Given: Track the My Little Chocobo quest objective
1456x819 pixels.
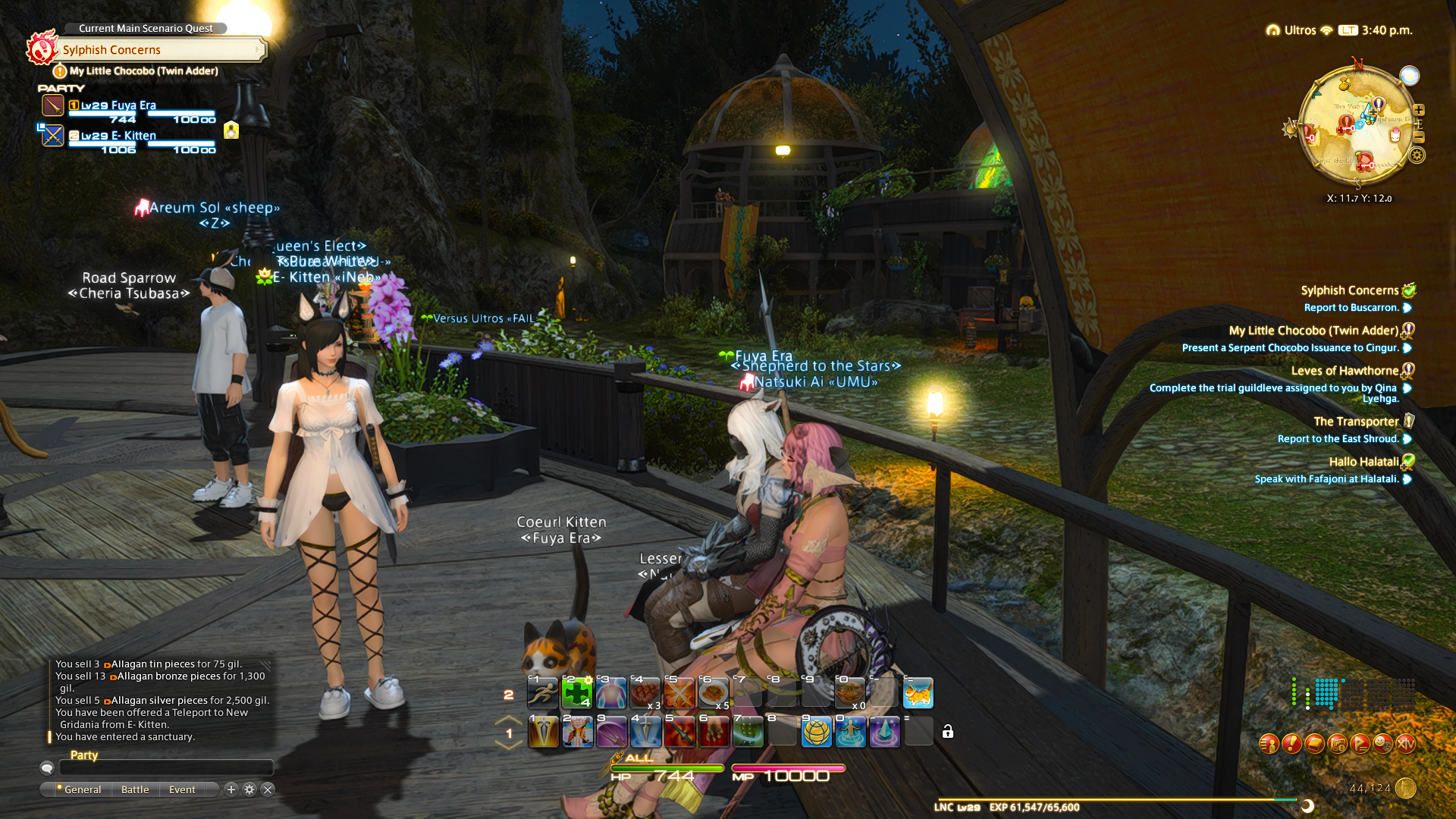Looking at the screenshot, I should (x=1313, y=331).
